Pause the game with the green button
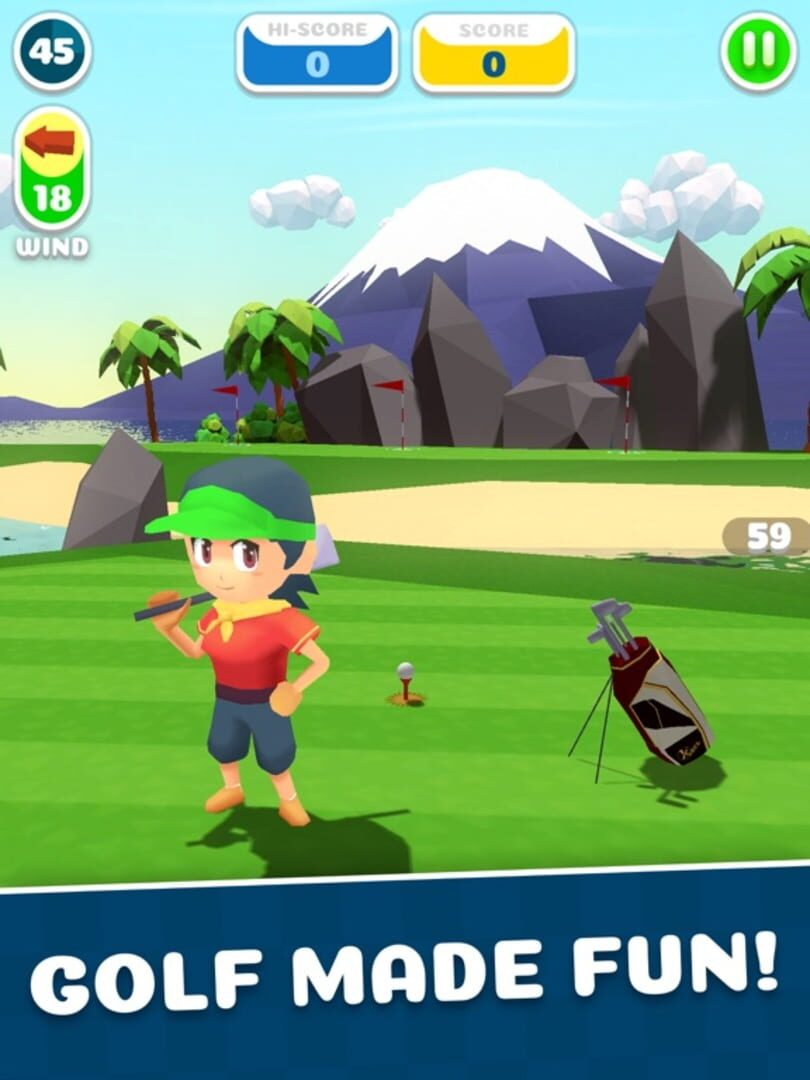The image size is (810, 1080). tap(758, 52)
